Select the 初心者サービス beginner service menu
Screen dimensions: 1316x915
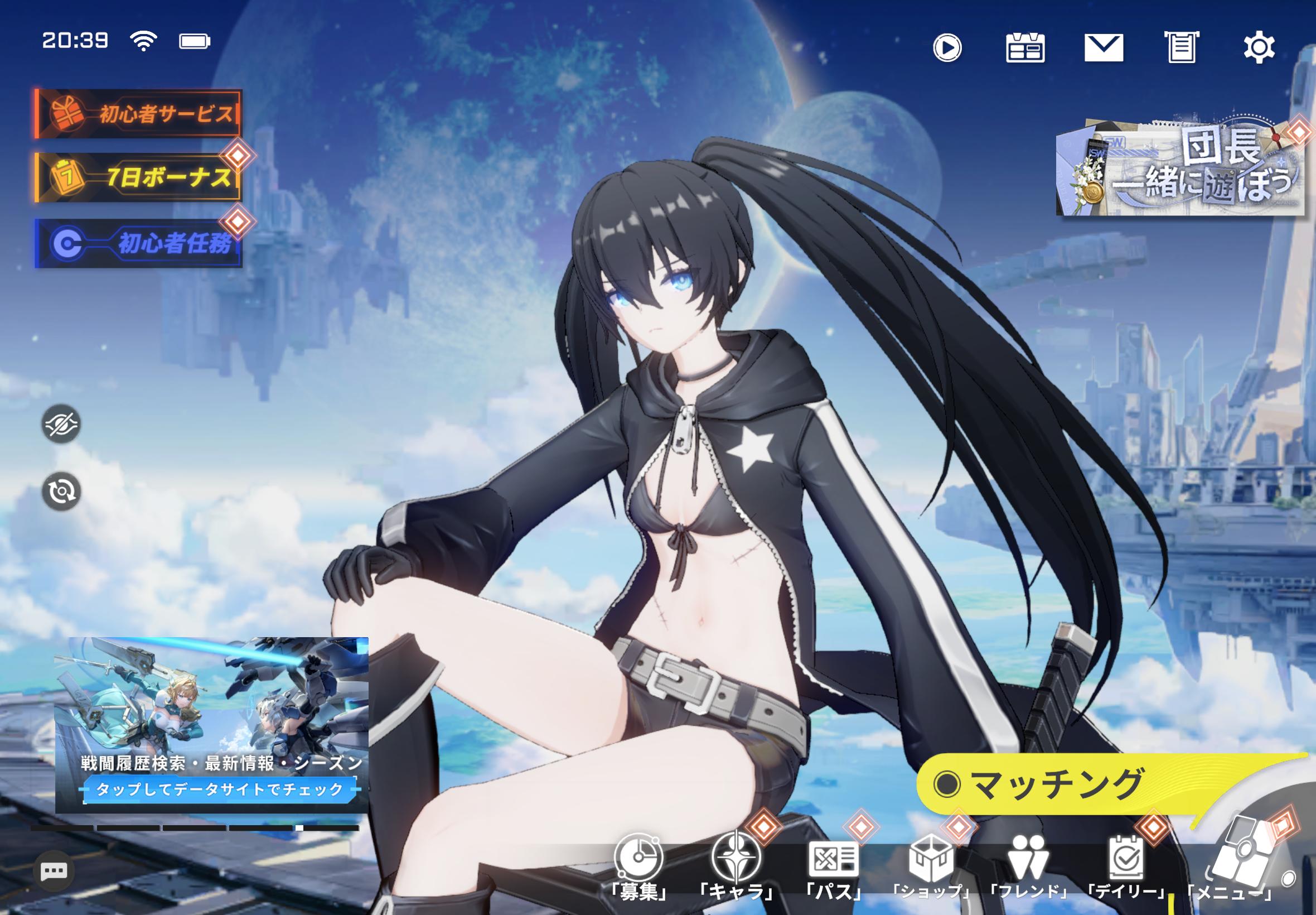138,112
